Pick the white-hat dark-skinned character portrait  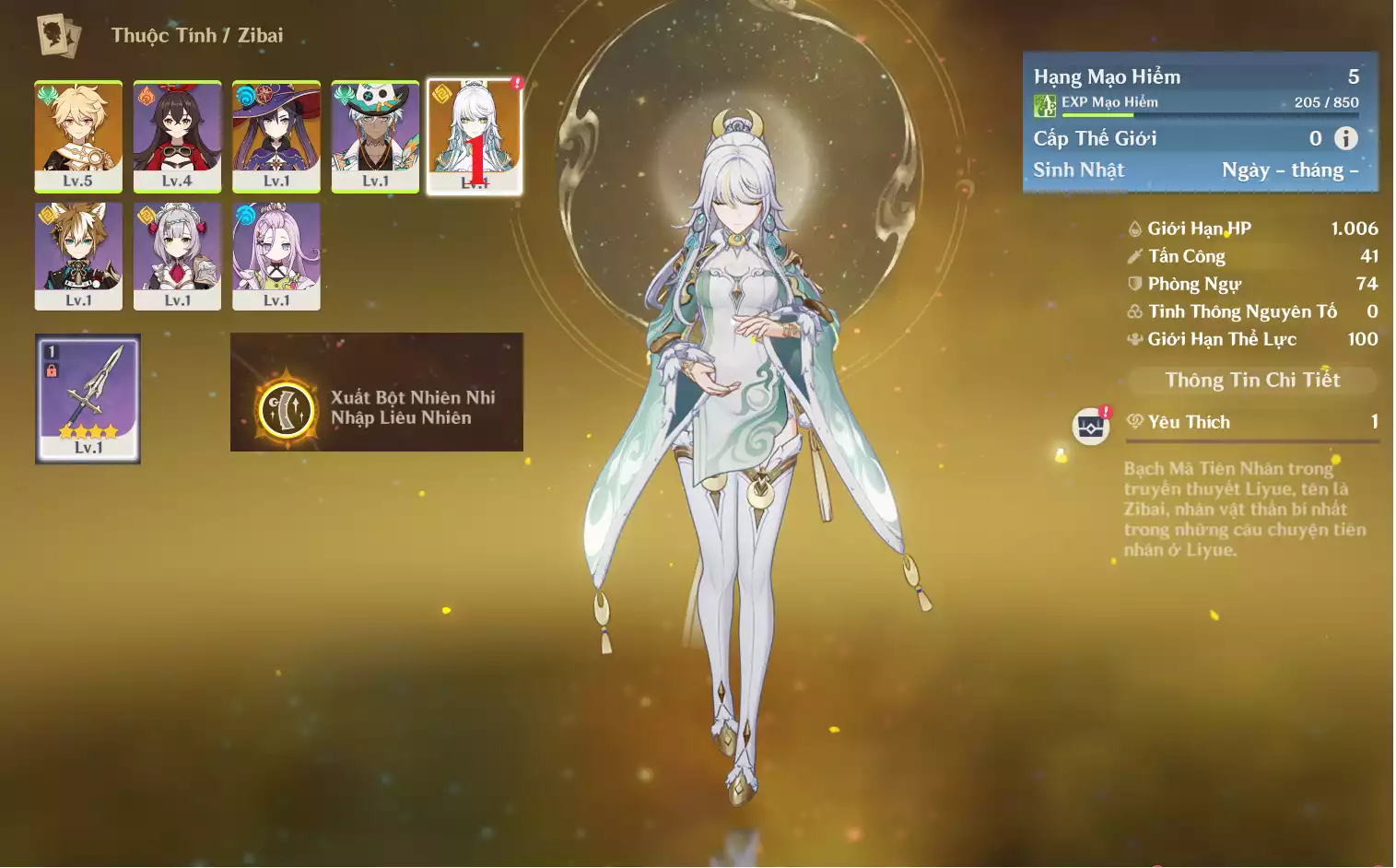pos(375,135)
